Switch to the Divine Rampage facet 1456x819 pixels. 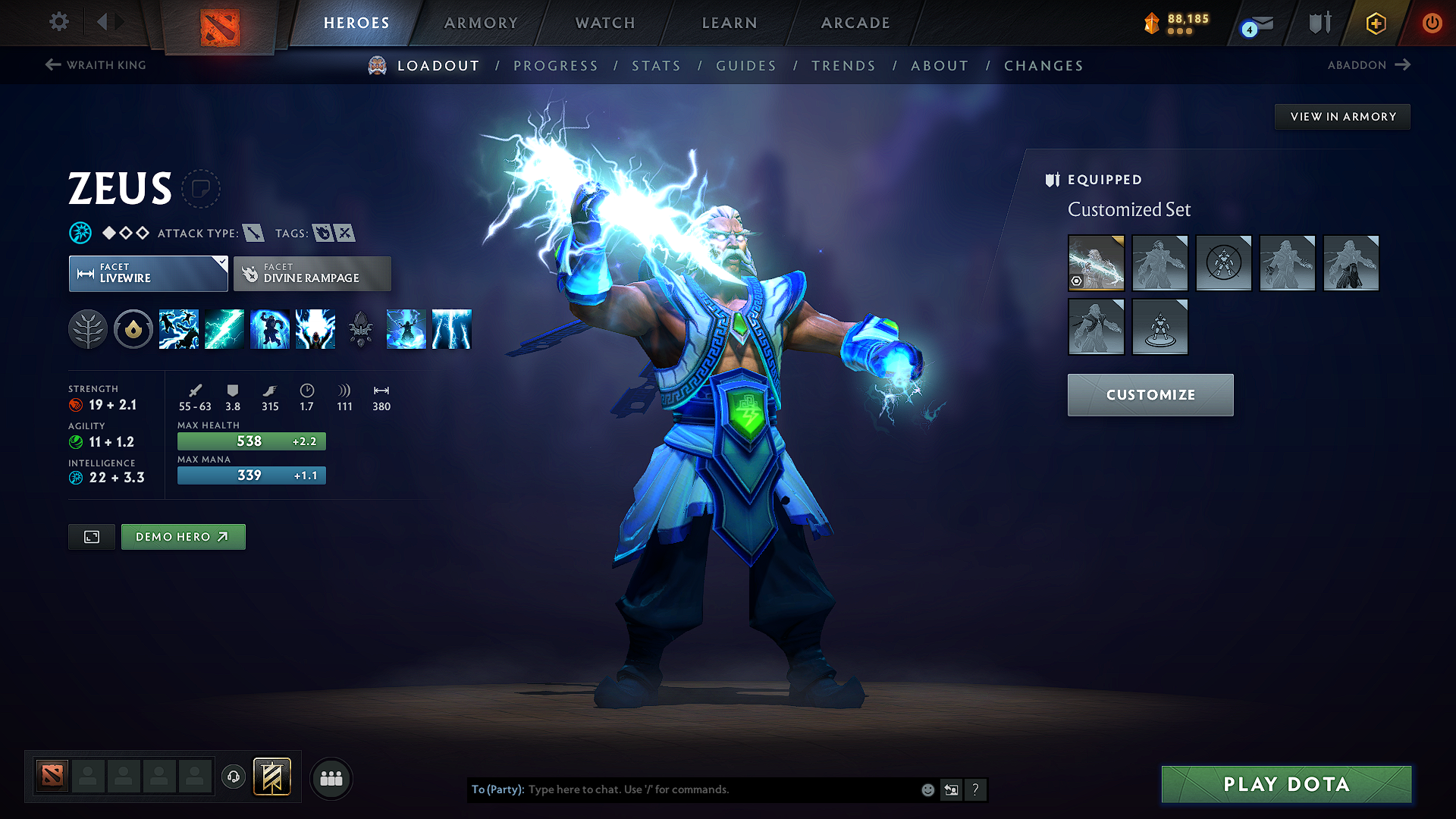click(312, 273)
